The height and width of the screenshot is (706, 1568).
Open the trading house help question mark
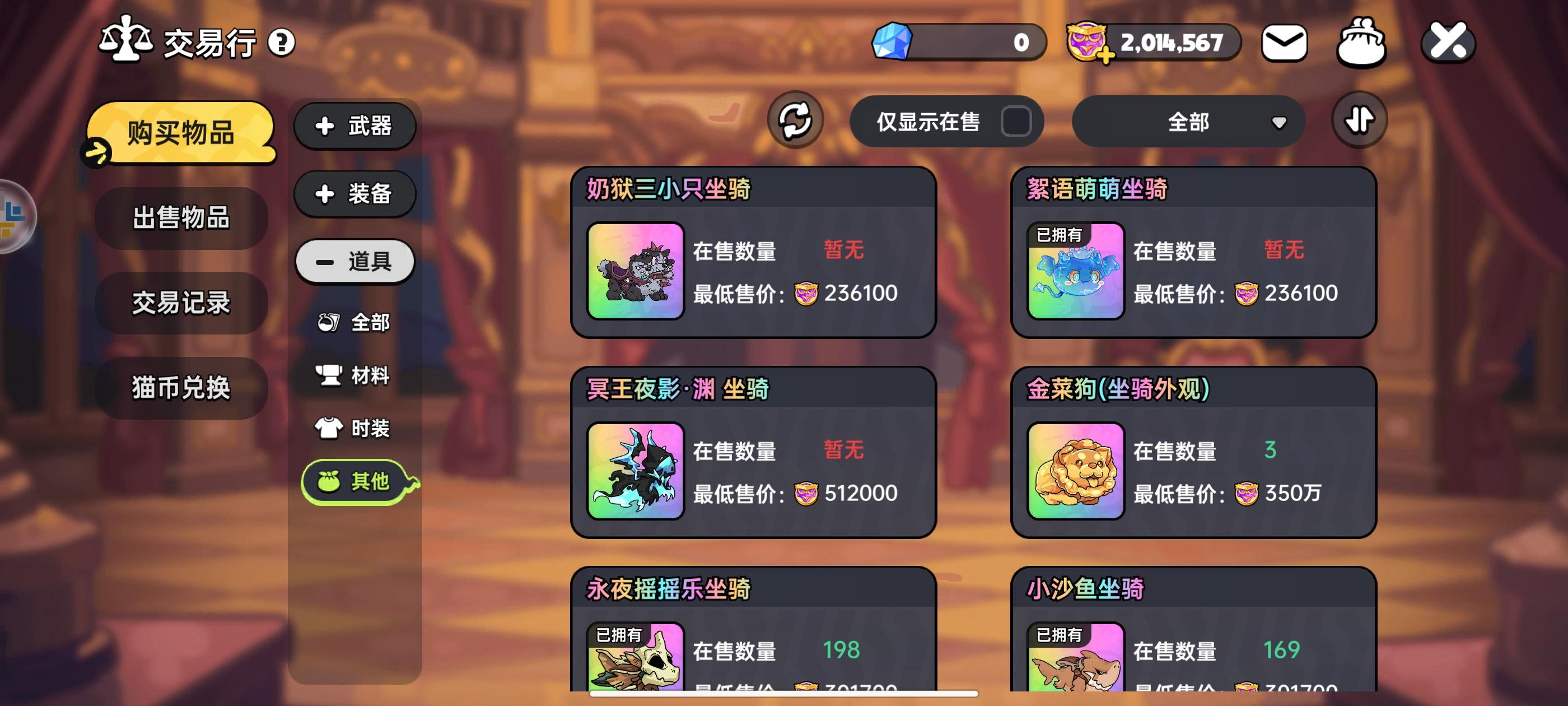[281, 42]
